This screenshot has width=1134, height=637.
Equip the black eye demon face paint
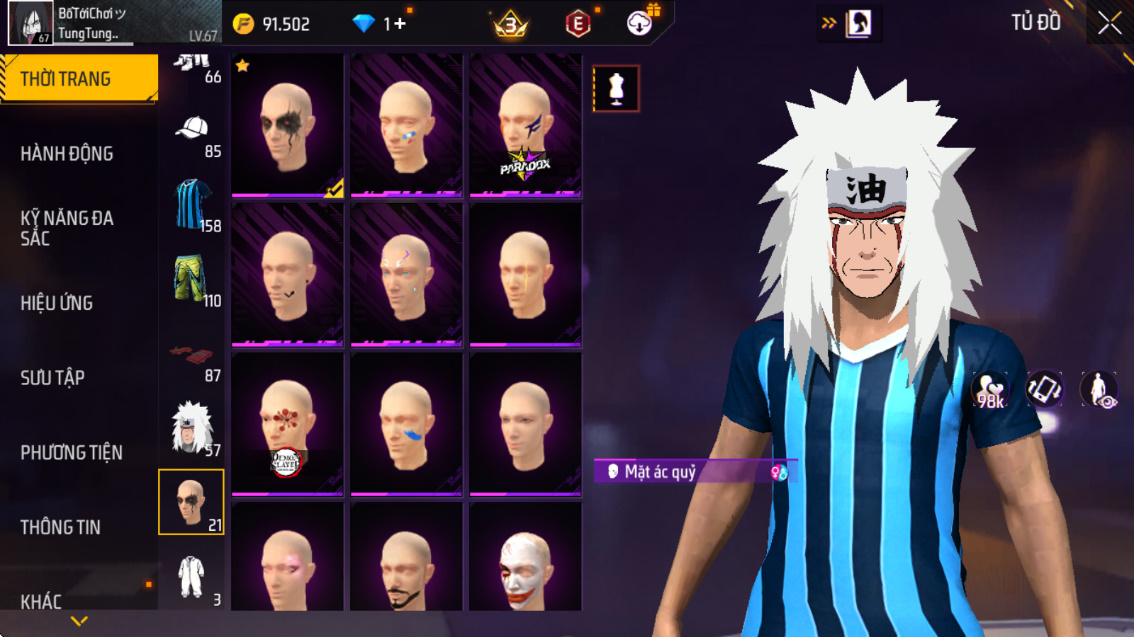pos(288,125)
